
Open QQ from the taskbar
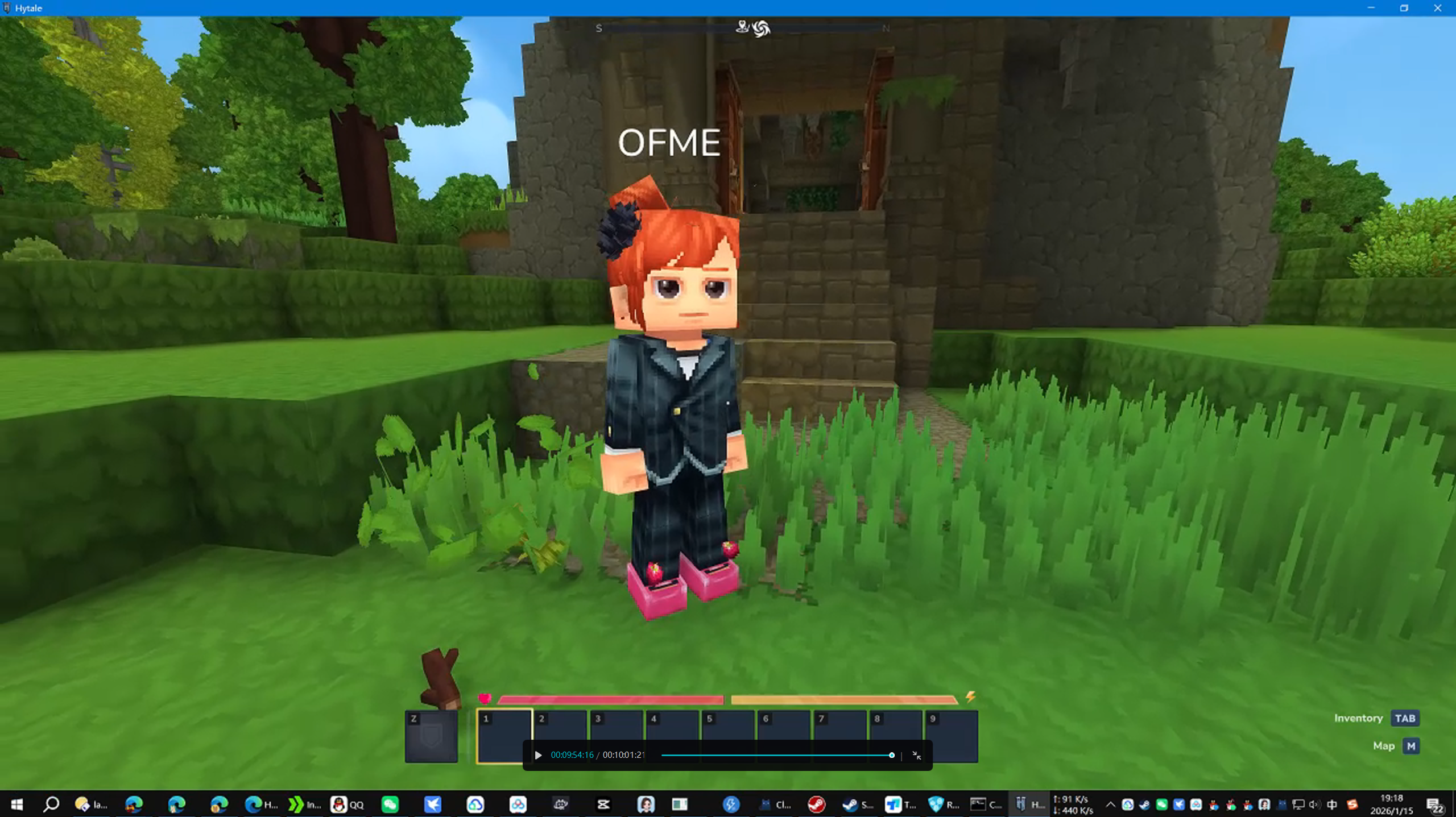click(338, 804)
